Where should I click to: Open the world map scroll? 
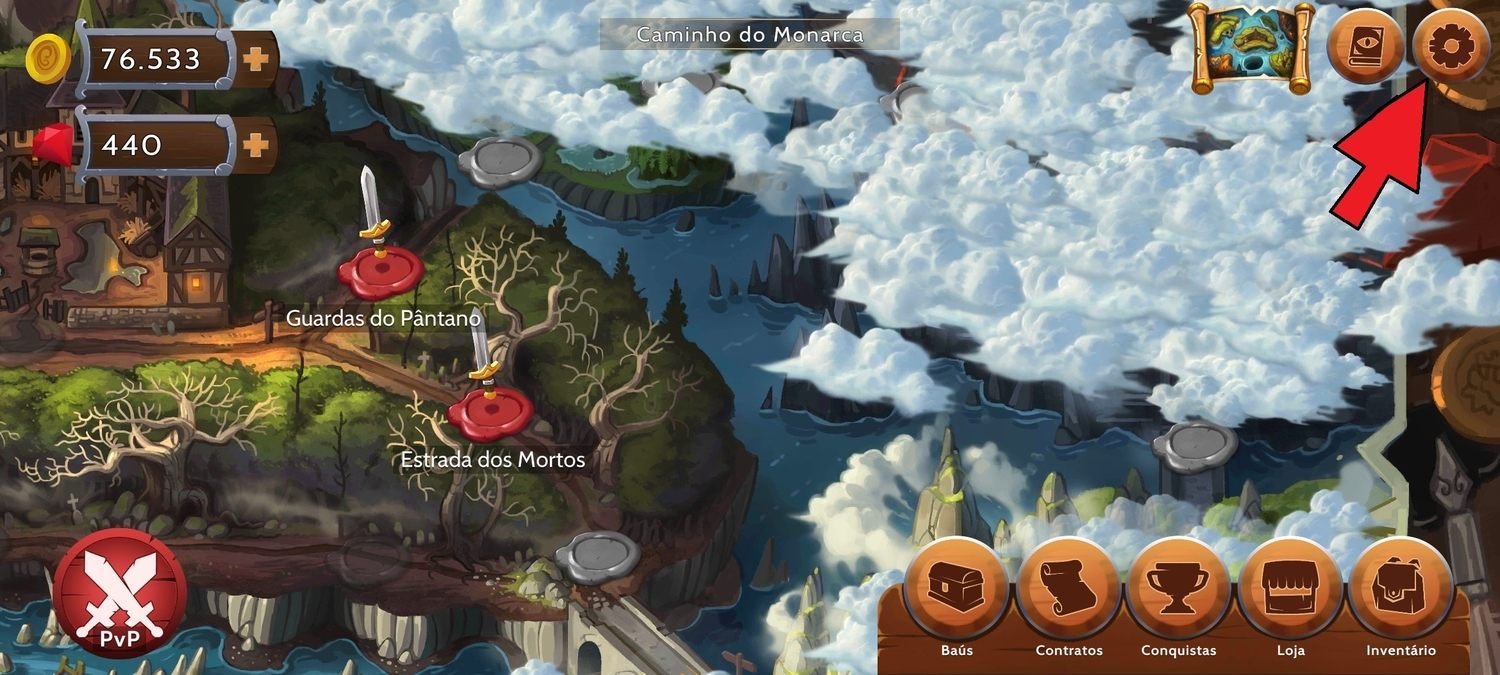(1250, 48)
